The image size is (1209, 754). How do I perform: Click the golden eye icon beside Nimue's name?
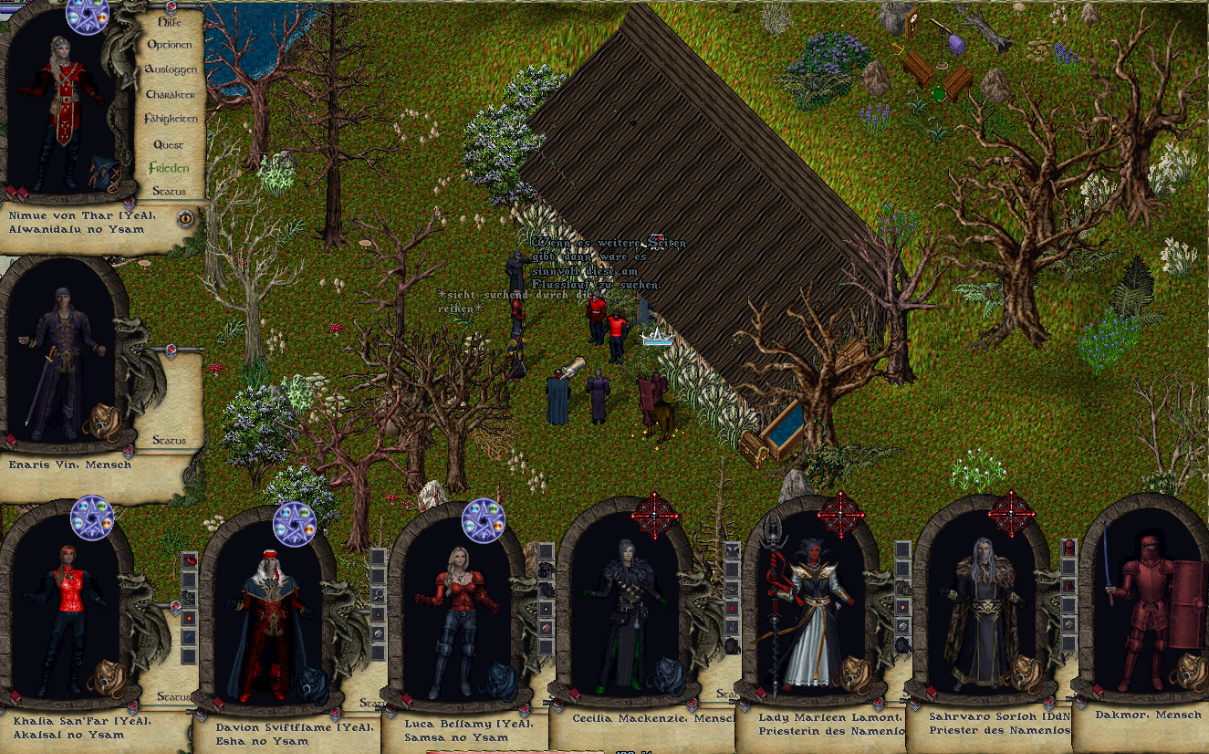pyautogui.click(x=185, y=218)
